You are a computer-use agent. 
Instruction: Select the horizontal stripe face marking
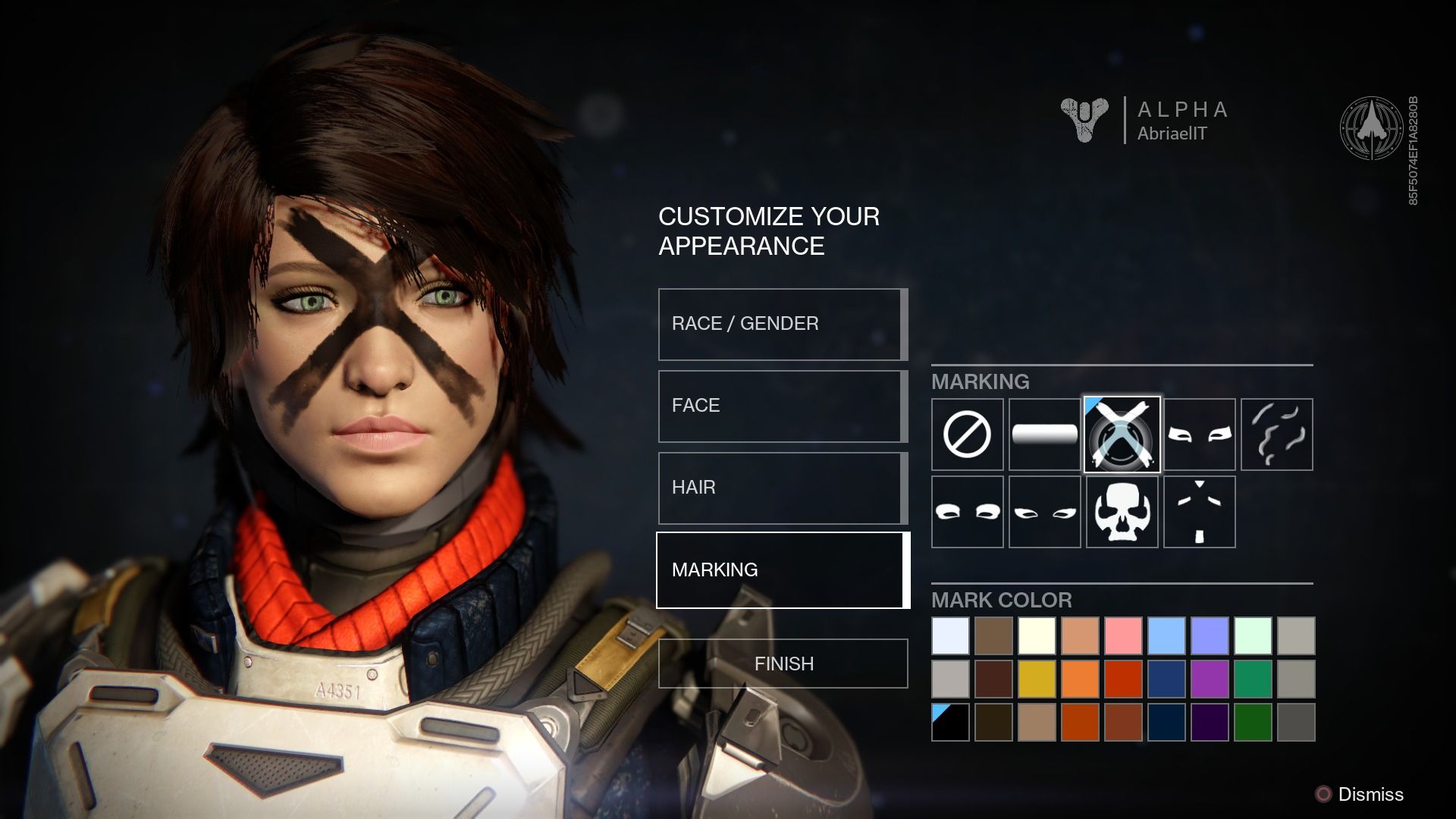point(1045,434)
